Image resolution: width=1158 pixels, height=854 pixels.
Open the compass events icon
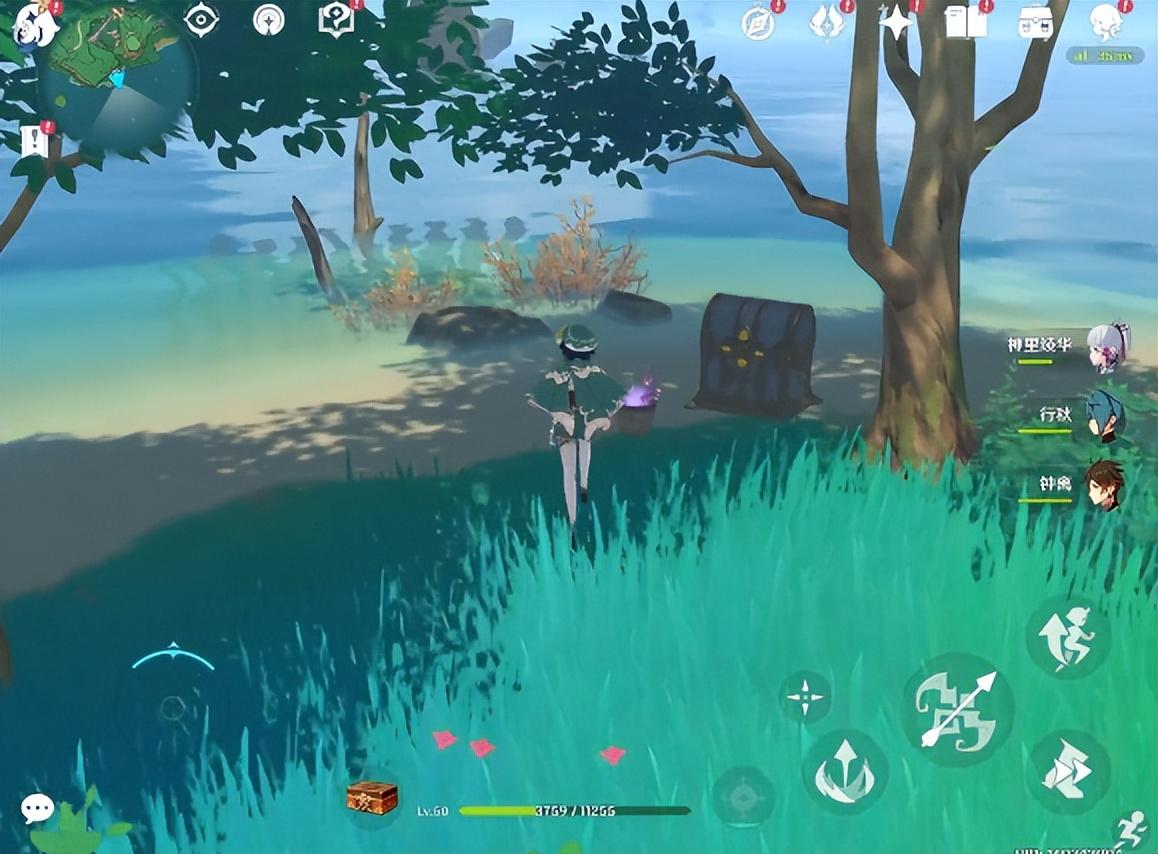[x=759, y=22]
